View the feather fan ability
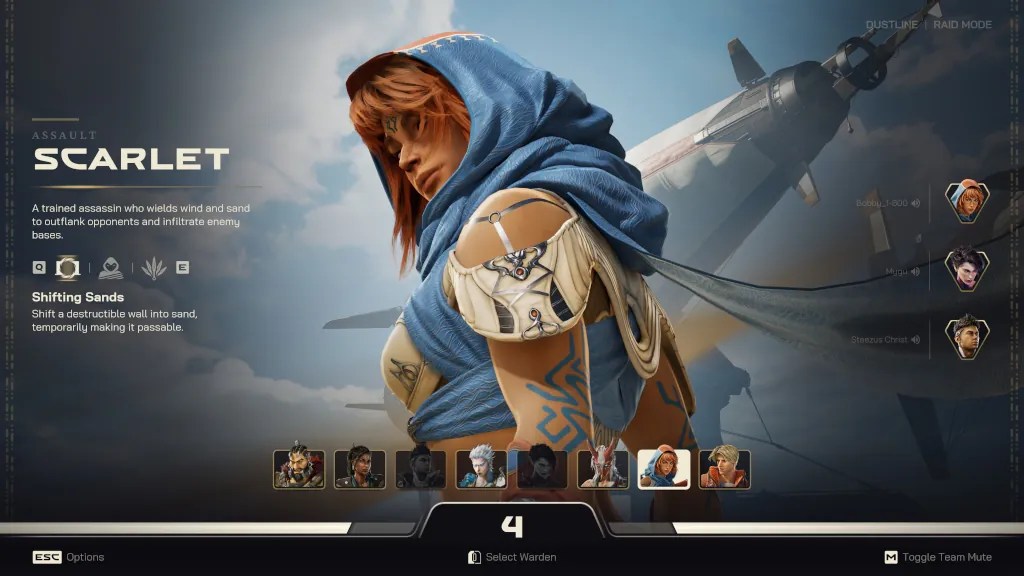The width and height of the screenshot is (1024, 576). click(153, 268)
